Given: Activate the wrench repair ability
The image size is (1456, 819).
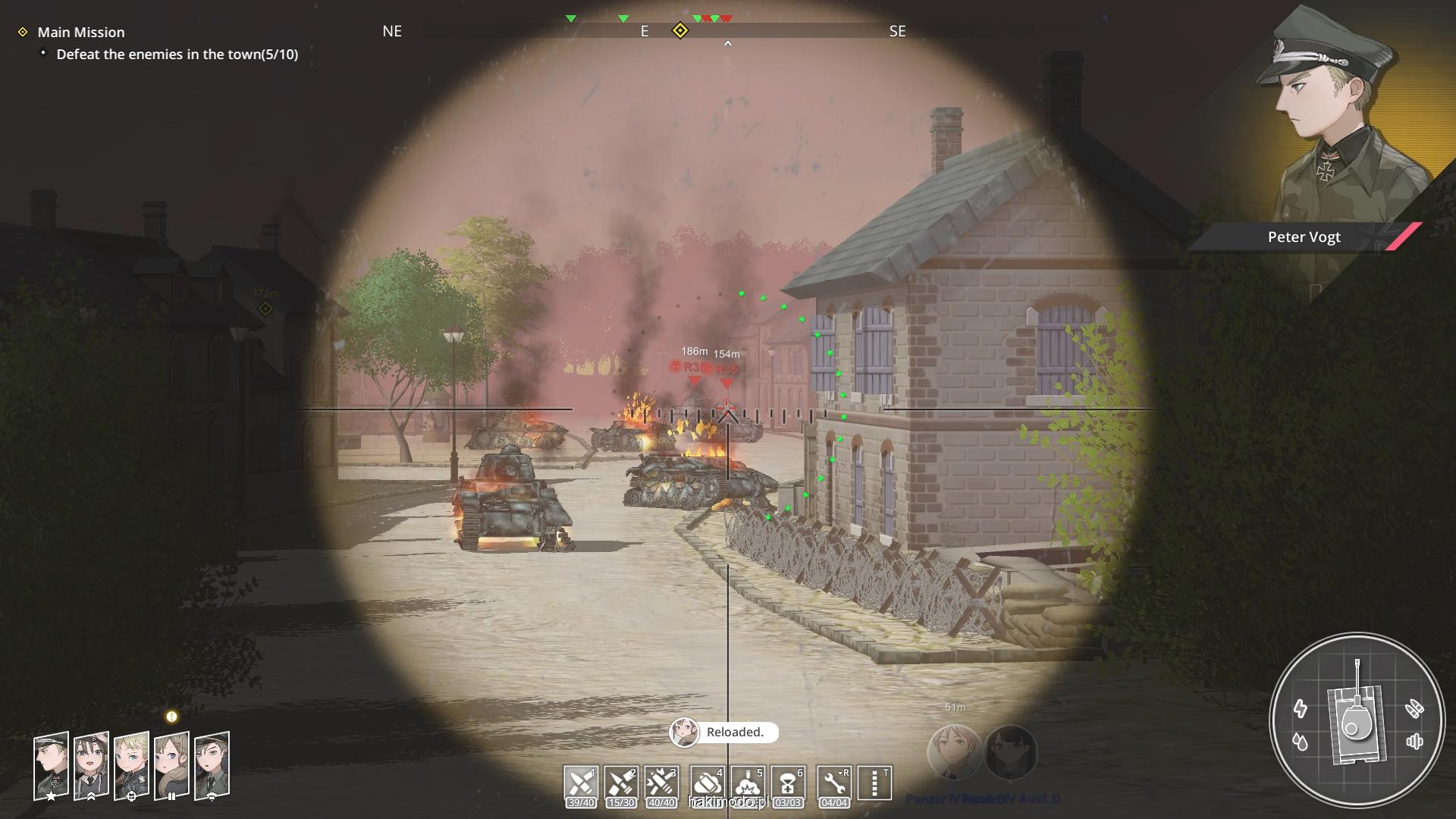Looking at the screenshot, I should (834, 784).
